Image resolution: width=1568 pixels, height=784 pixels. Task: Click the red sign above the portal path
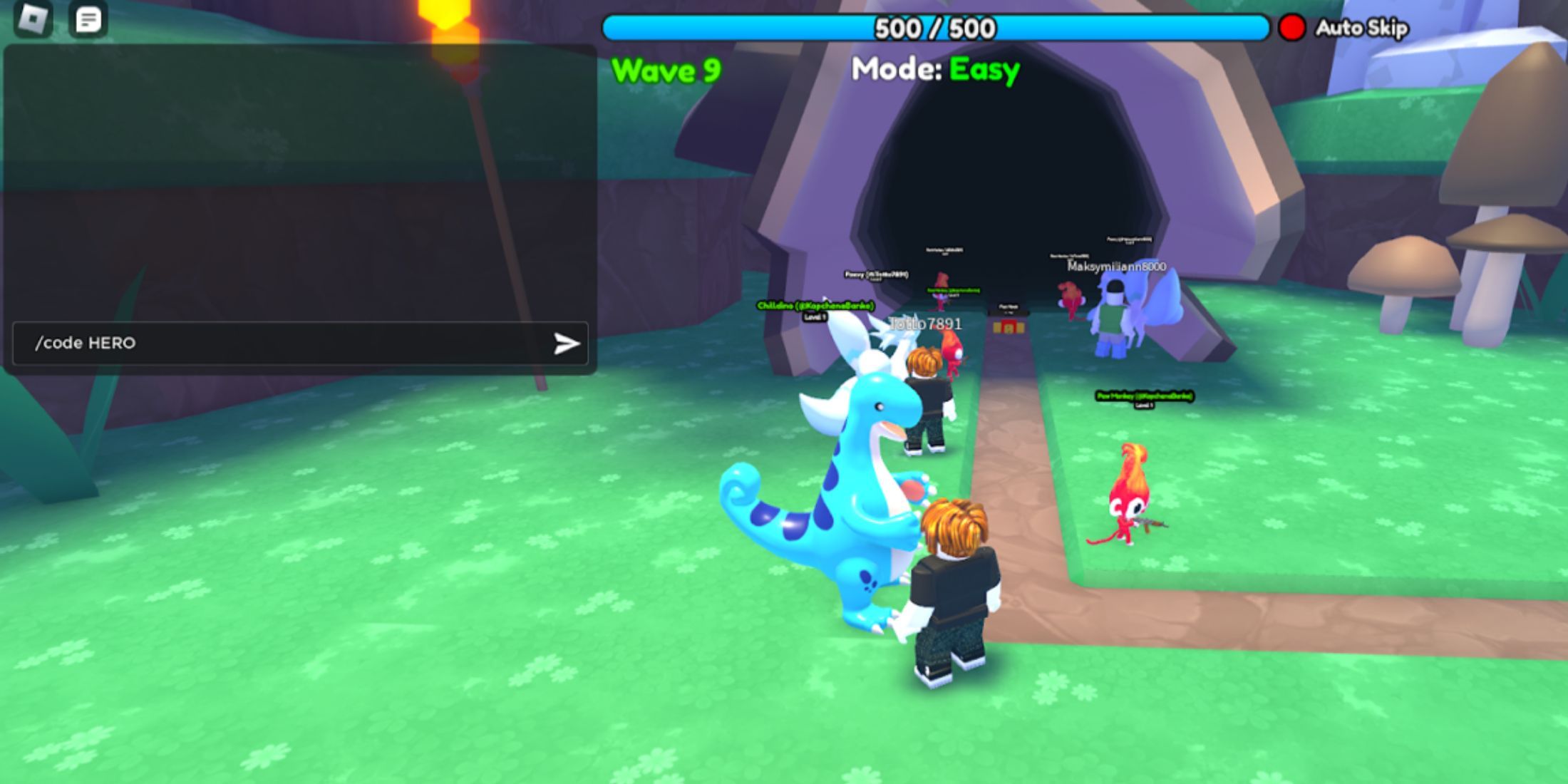coord(1011,326)
